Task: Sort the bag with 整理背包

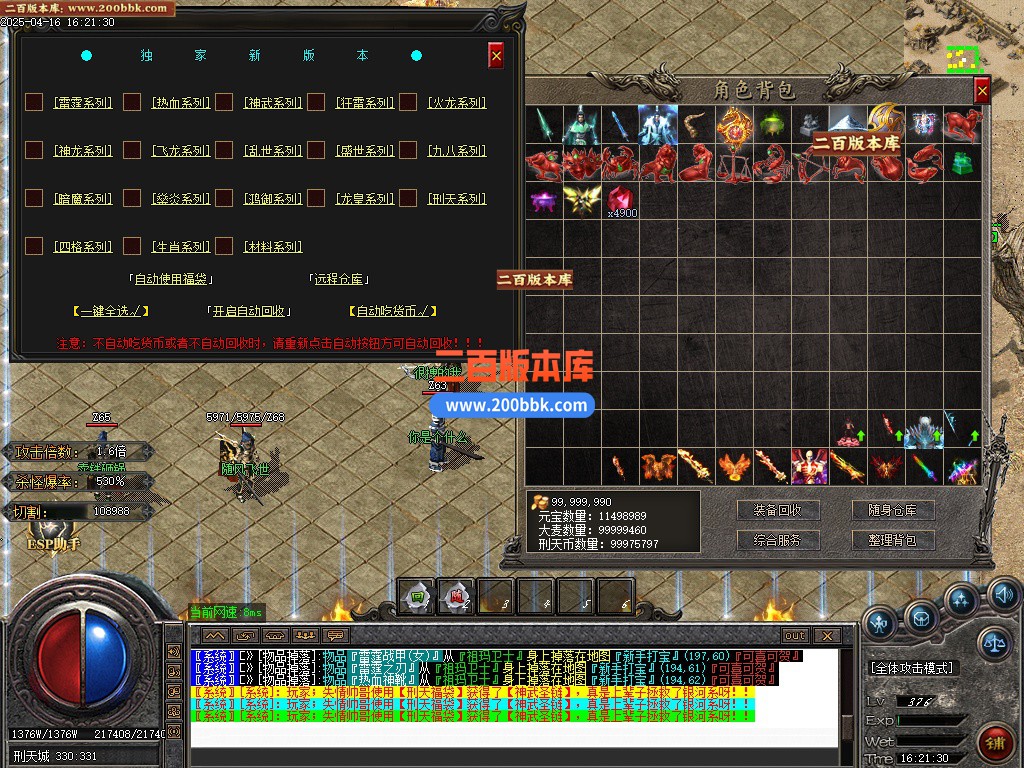Action: tap(892, 540)
